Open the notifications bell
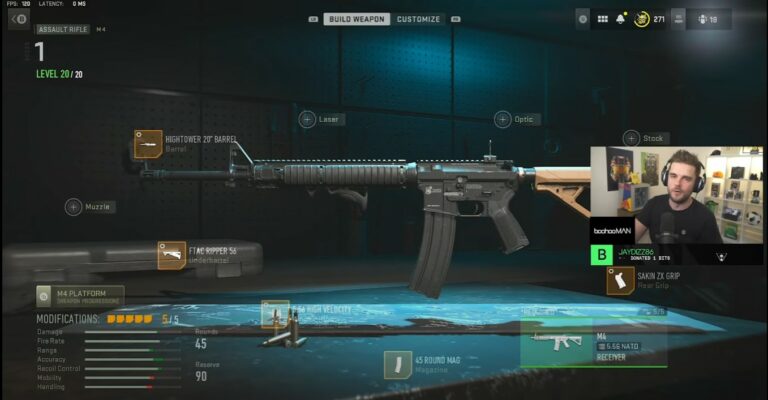 coord(620,19)
